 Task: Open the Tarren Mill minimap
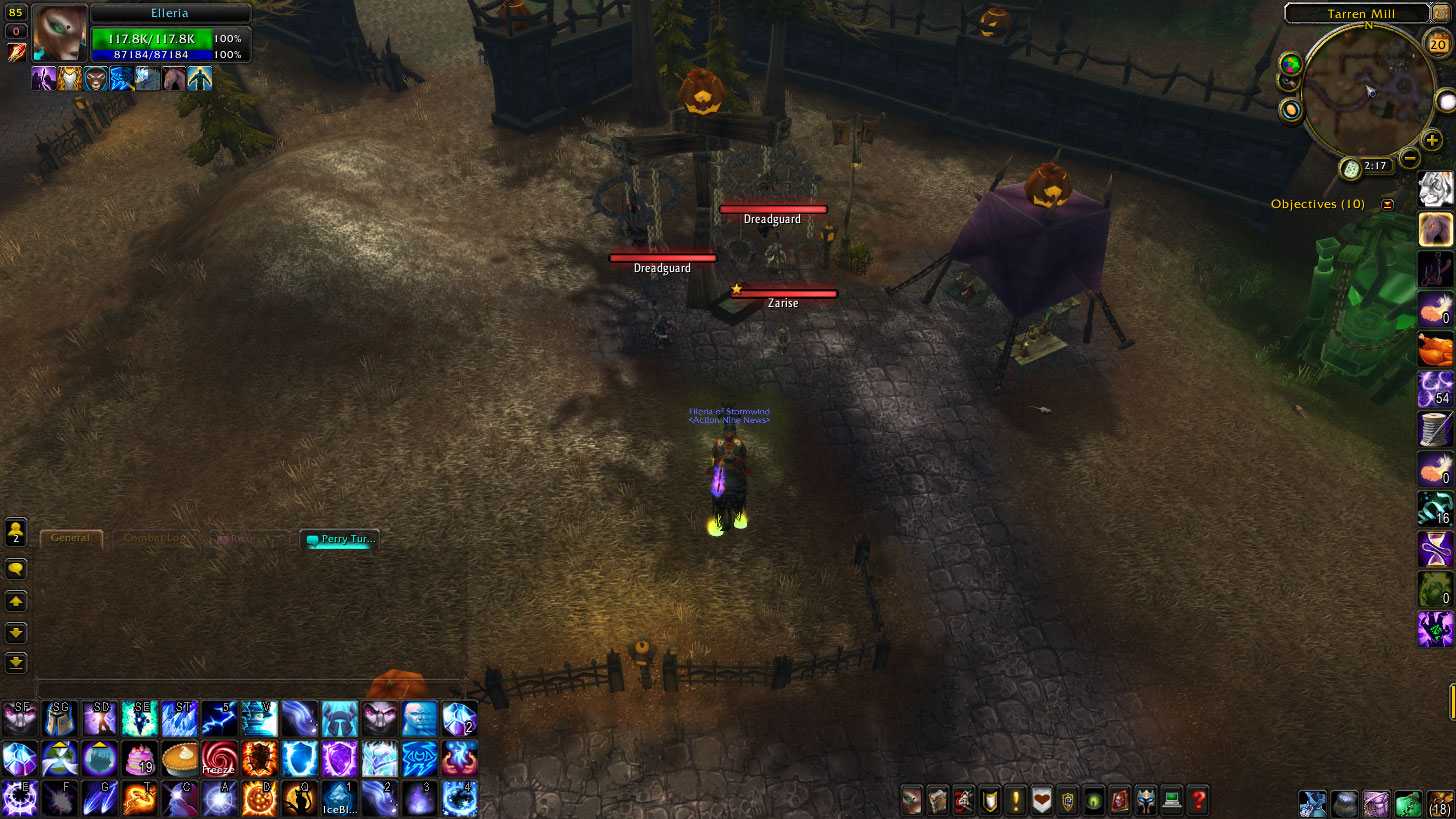tap(1363, 86)
